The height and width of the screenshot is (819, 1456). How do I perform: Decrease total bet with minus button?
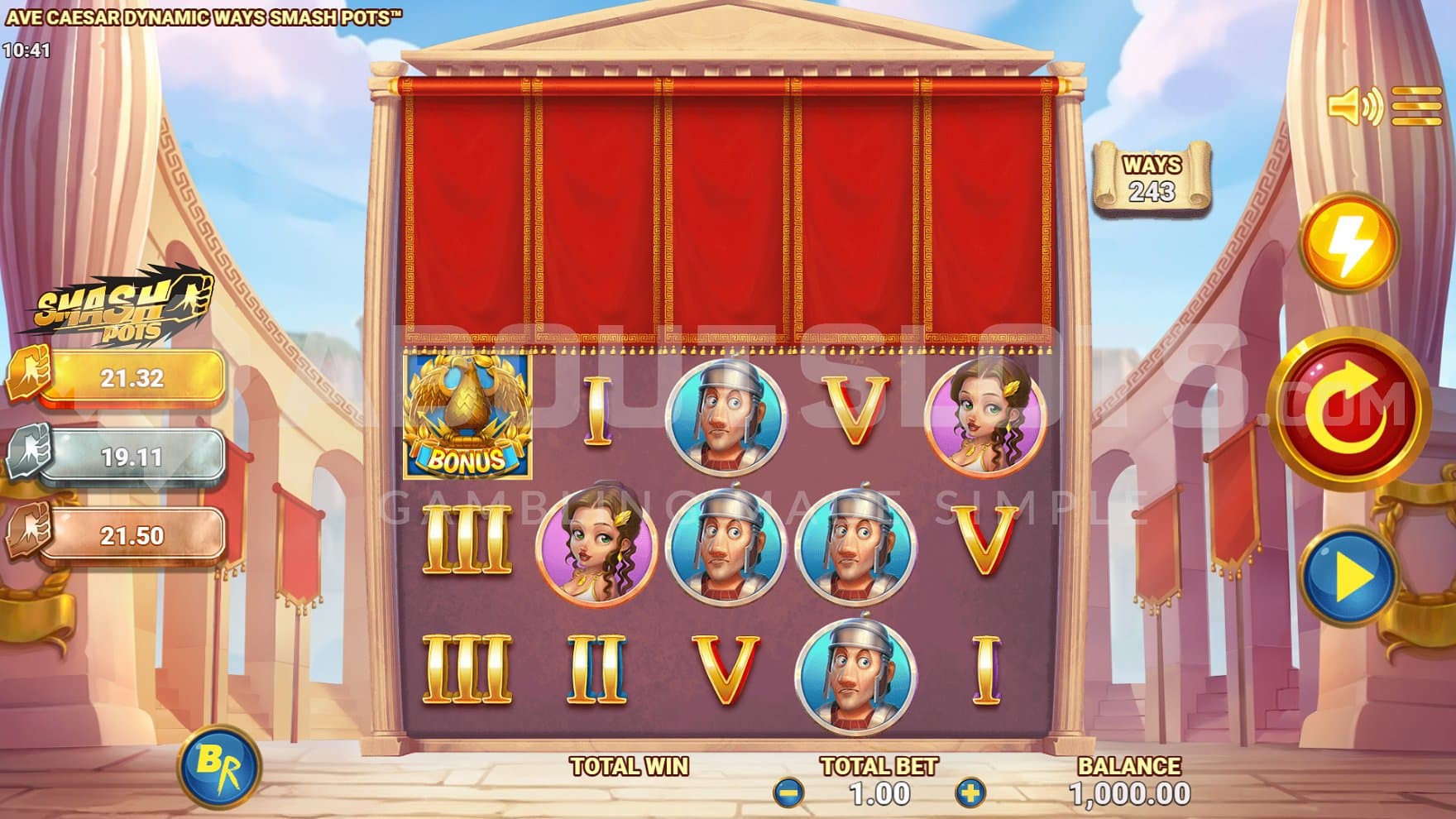point(788,793)
